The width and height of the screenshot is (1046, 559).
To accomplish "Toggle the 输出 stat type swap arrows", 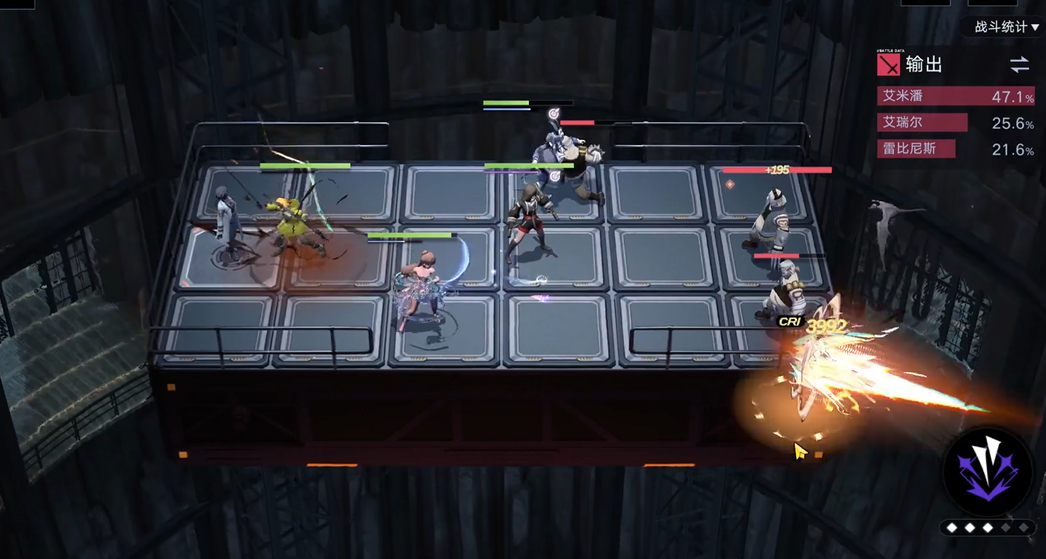I will coord(1019,65).
